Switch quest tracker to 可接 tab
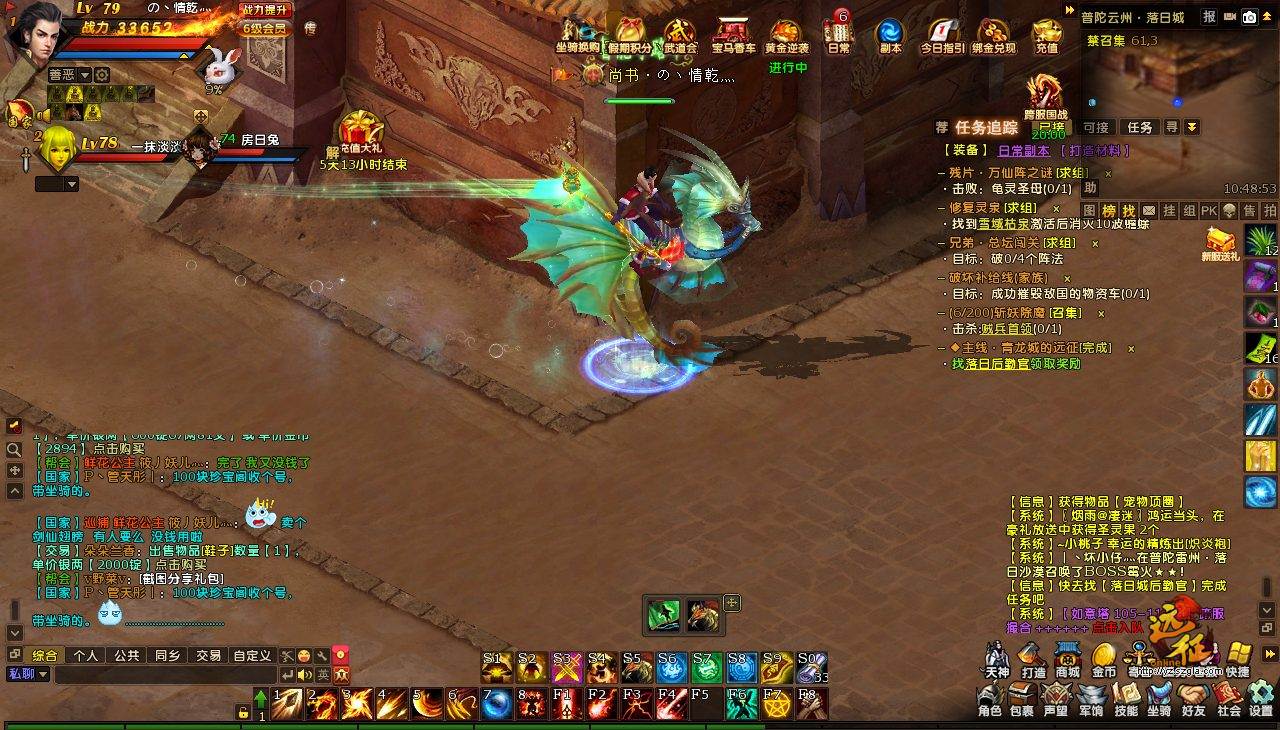Viewport: 1280px width, 730px height. (x=1095, y=127)
